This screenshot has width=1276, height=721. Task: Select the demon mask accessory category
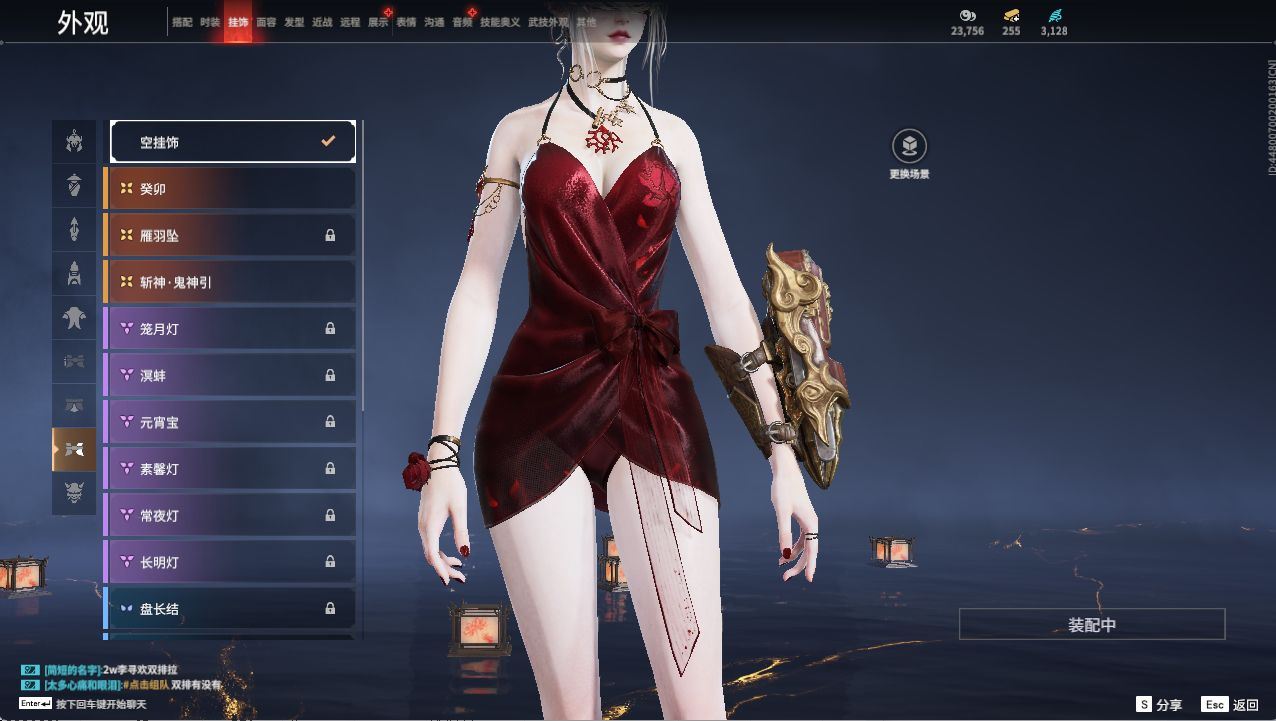(74, 492)
